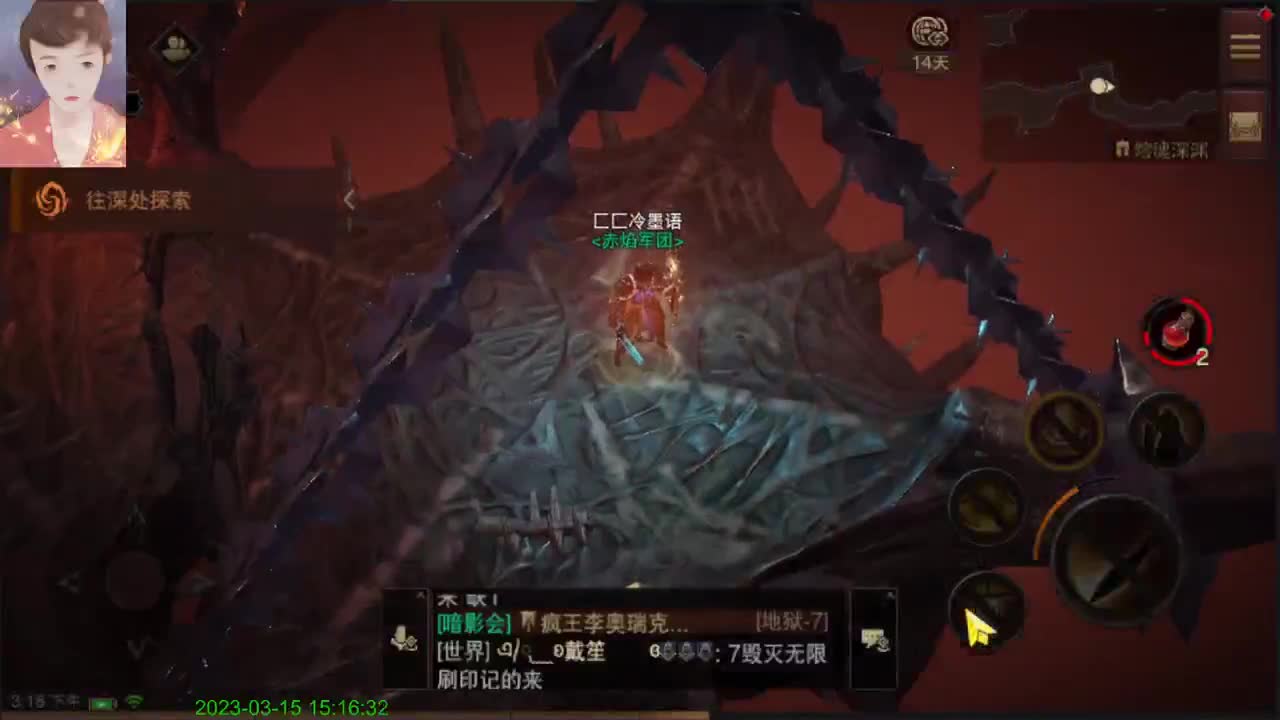Screen dimensions: 1280x720
Task: Open the hamburger main menu
Action: (1245, 45)
